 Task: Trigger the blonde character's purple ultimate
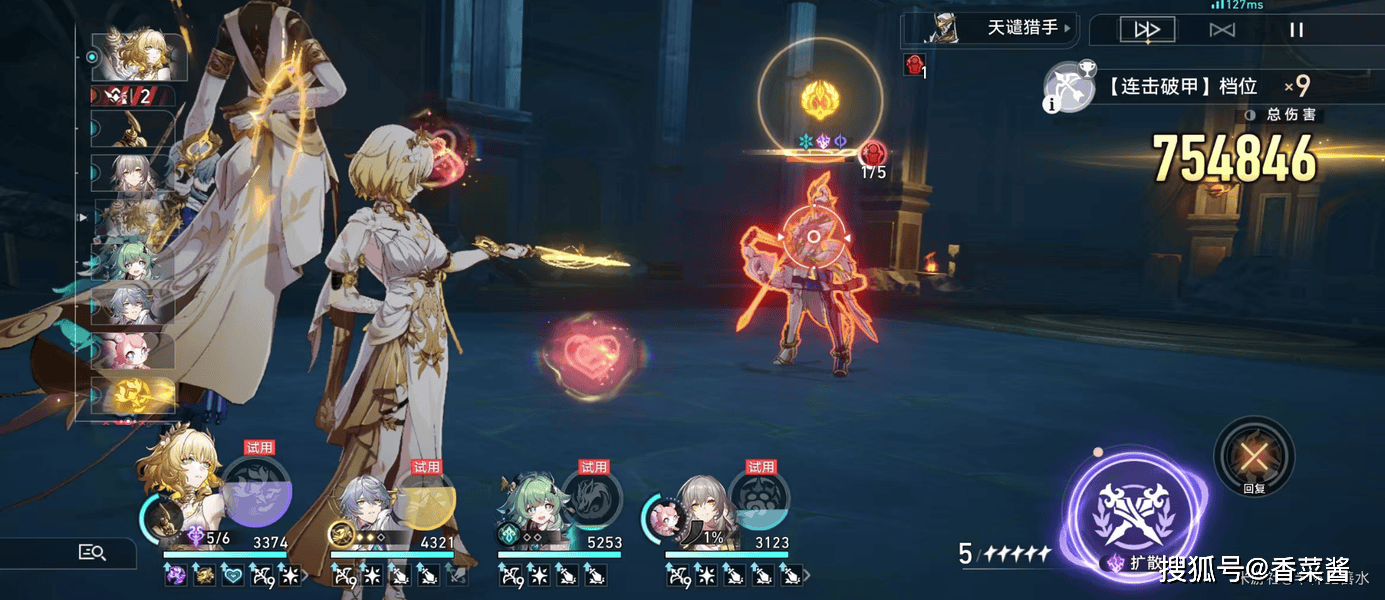[x=256, y=492]
